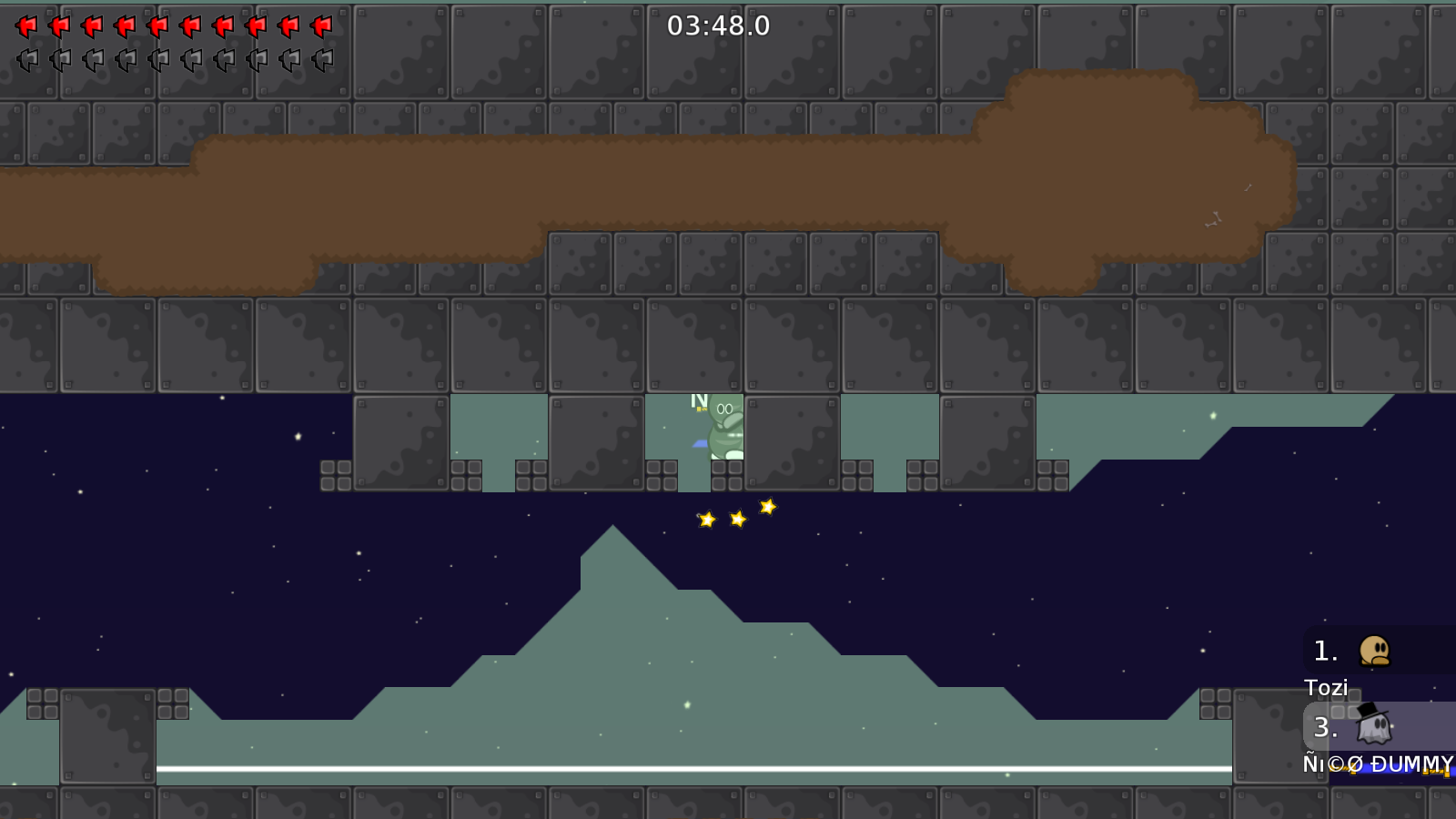Select the highest gold star
The image size is (1456, 819).
click(769, 506)
